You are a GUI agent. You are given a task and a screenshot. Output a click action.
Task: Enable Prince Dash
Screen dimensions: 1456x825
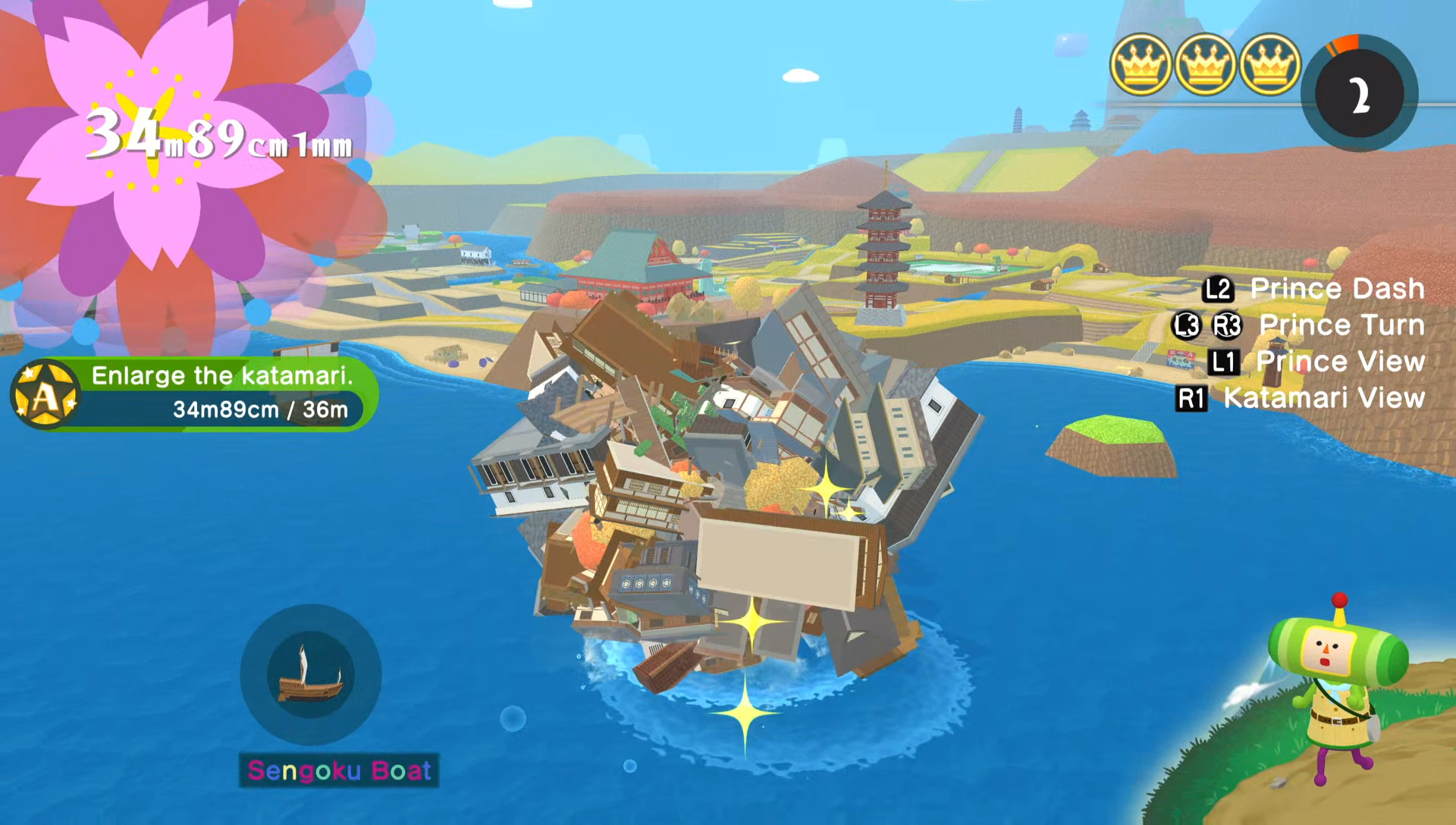(1337, 288)
